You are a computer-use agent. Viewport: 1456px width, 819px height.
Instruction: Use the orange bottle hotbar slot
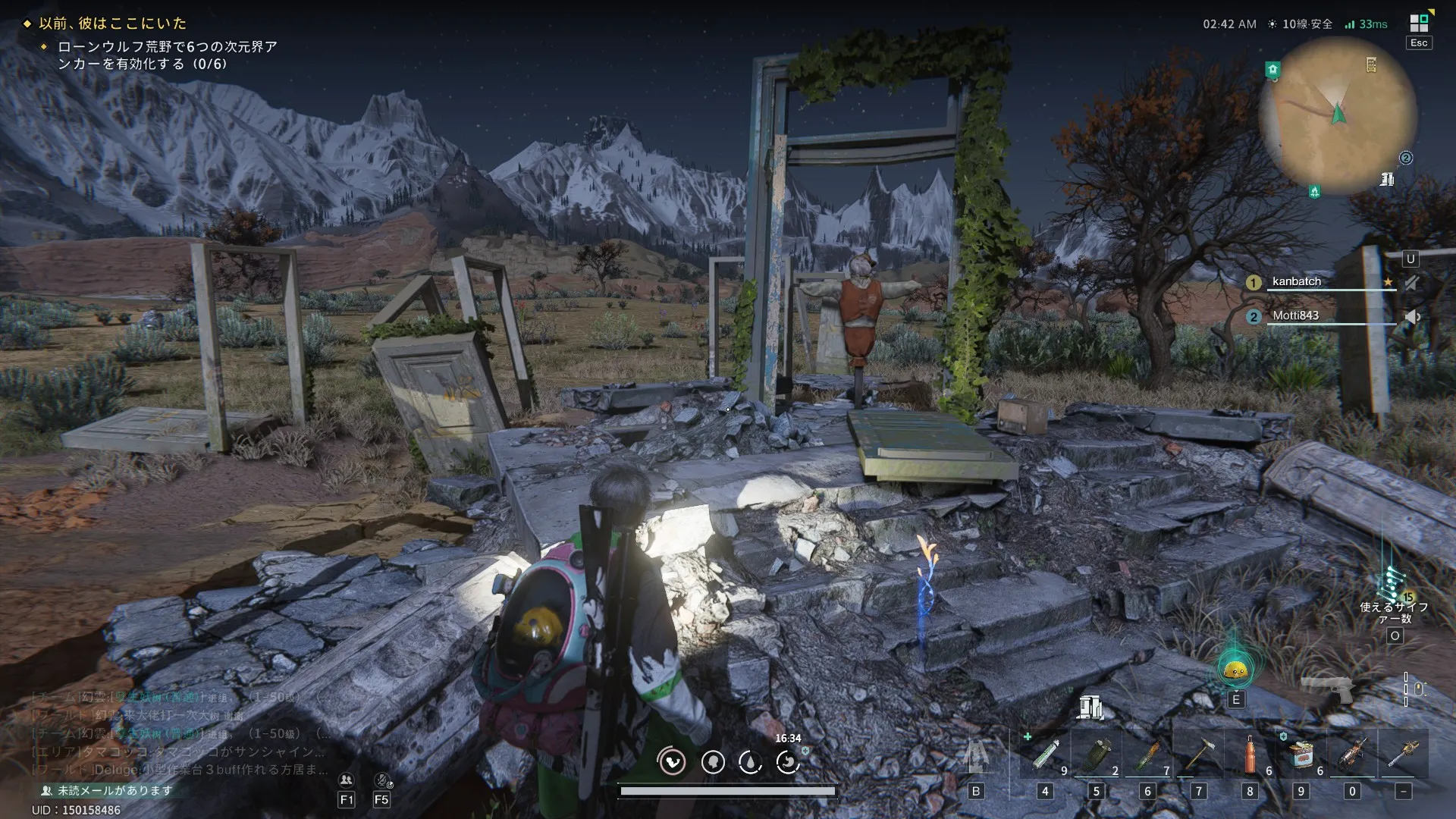[x=1250, y=755]
